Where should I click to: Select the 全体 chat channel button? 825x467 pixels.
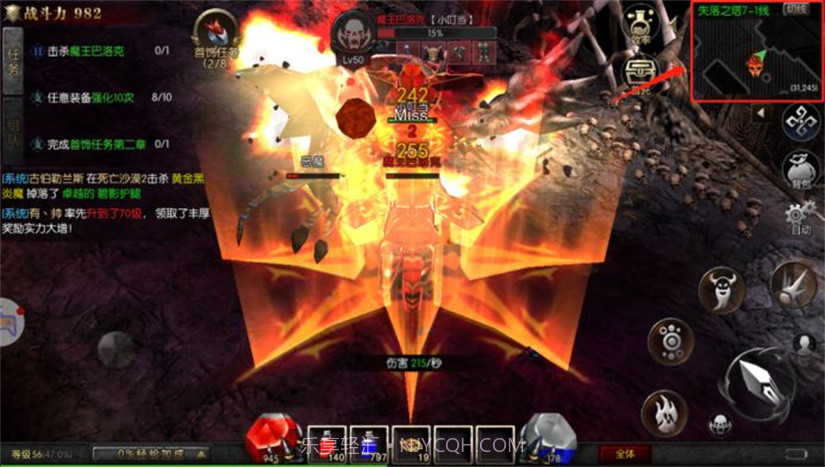[625, 453]
